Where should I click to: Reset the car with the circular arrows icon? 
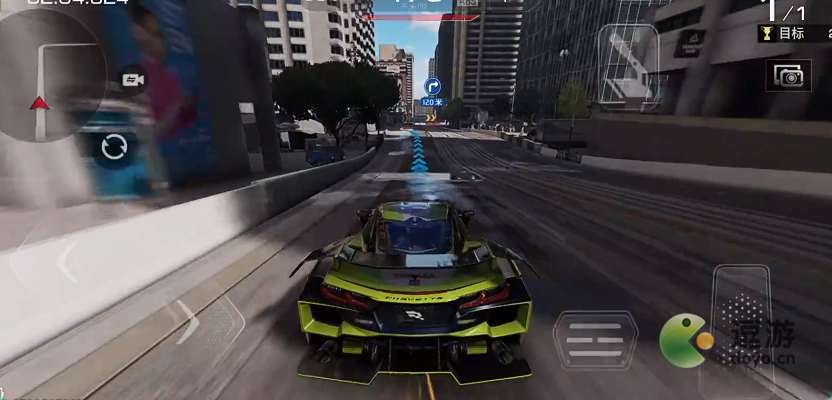pos(113,148)
